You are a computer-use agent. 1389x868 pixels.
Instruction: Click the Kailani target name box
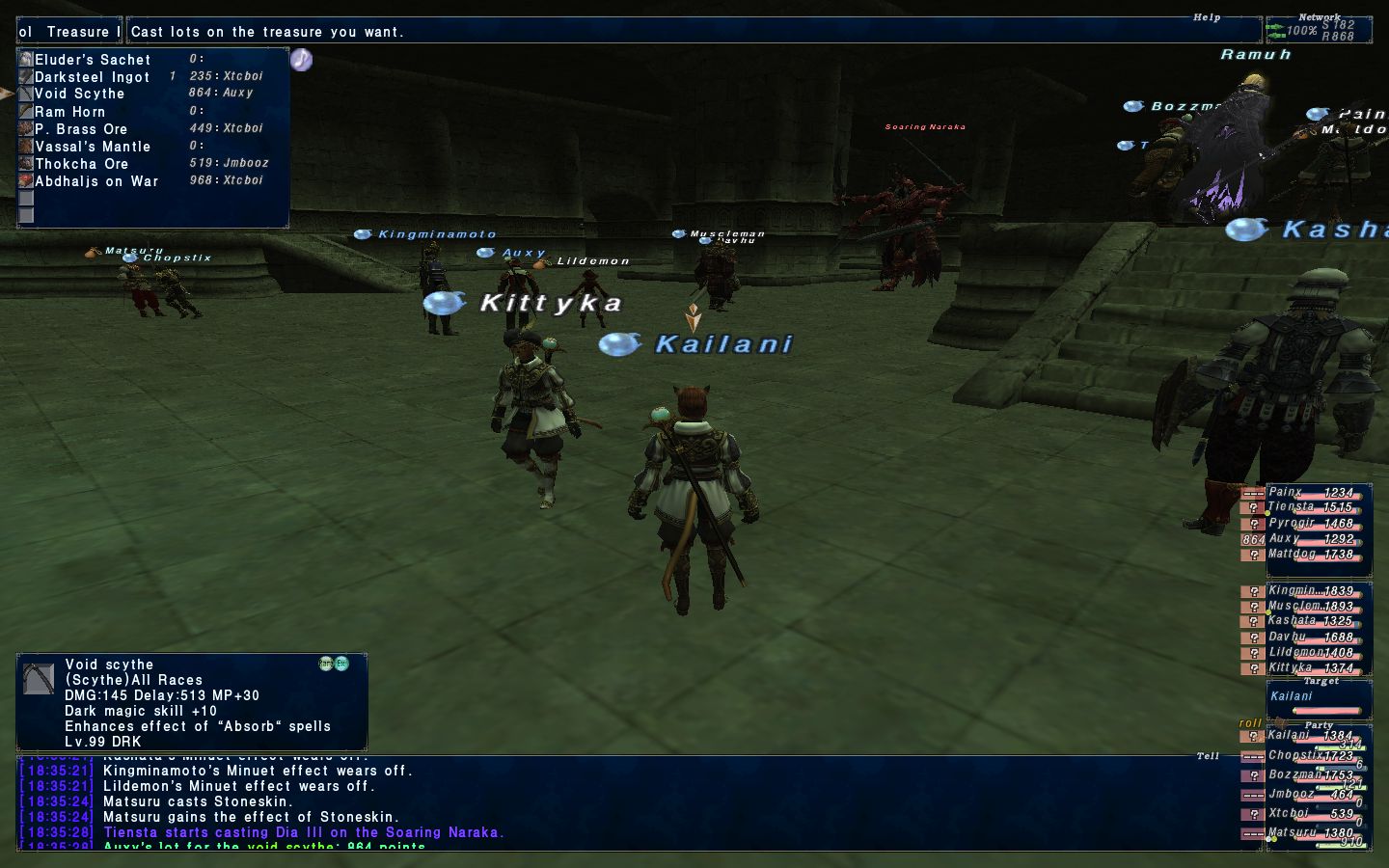[1318, 698]
